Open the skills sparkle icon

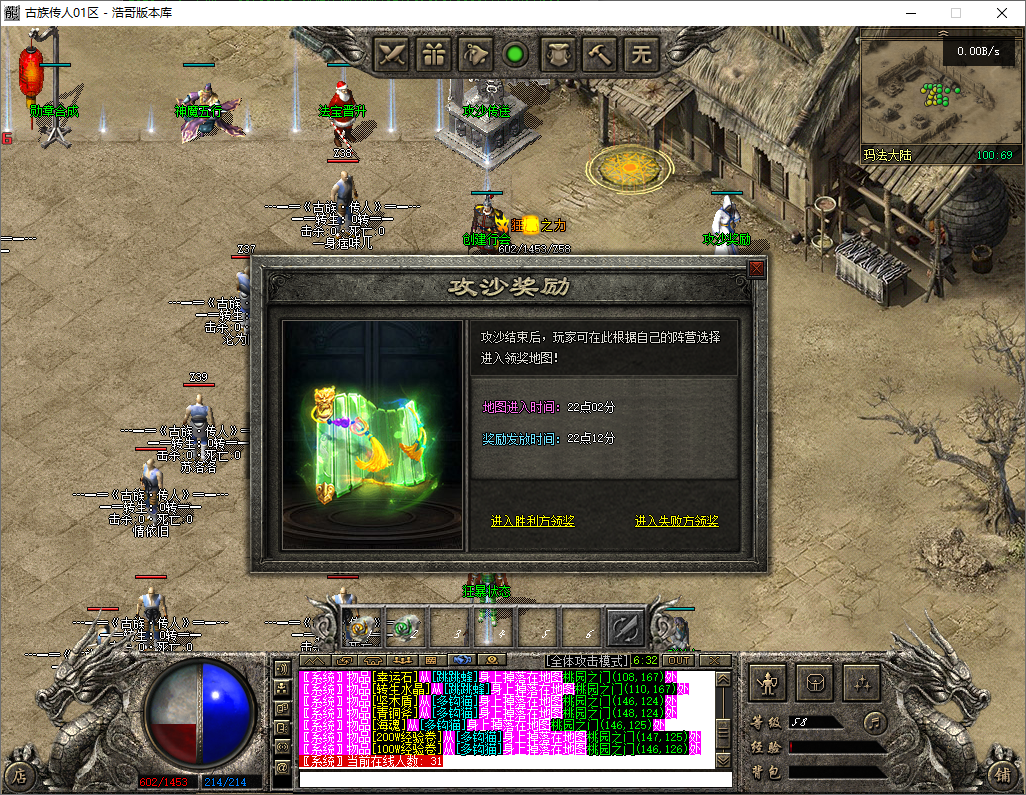861,683
